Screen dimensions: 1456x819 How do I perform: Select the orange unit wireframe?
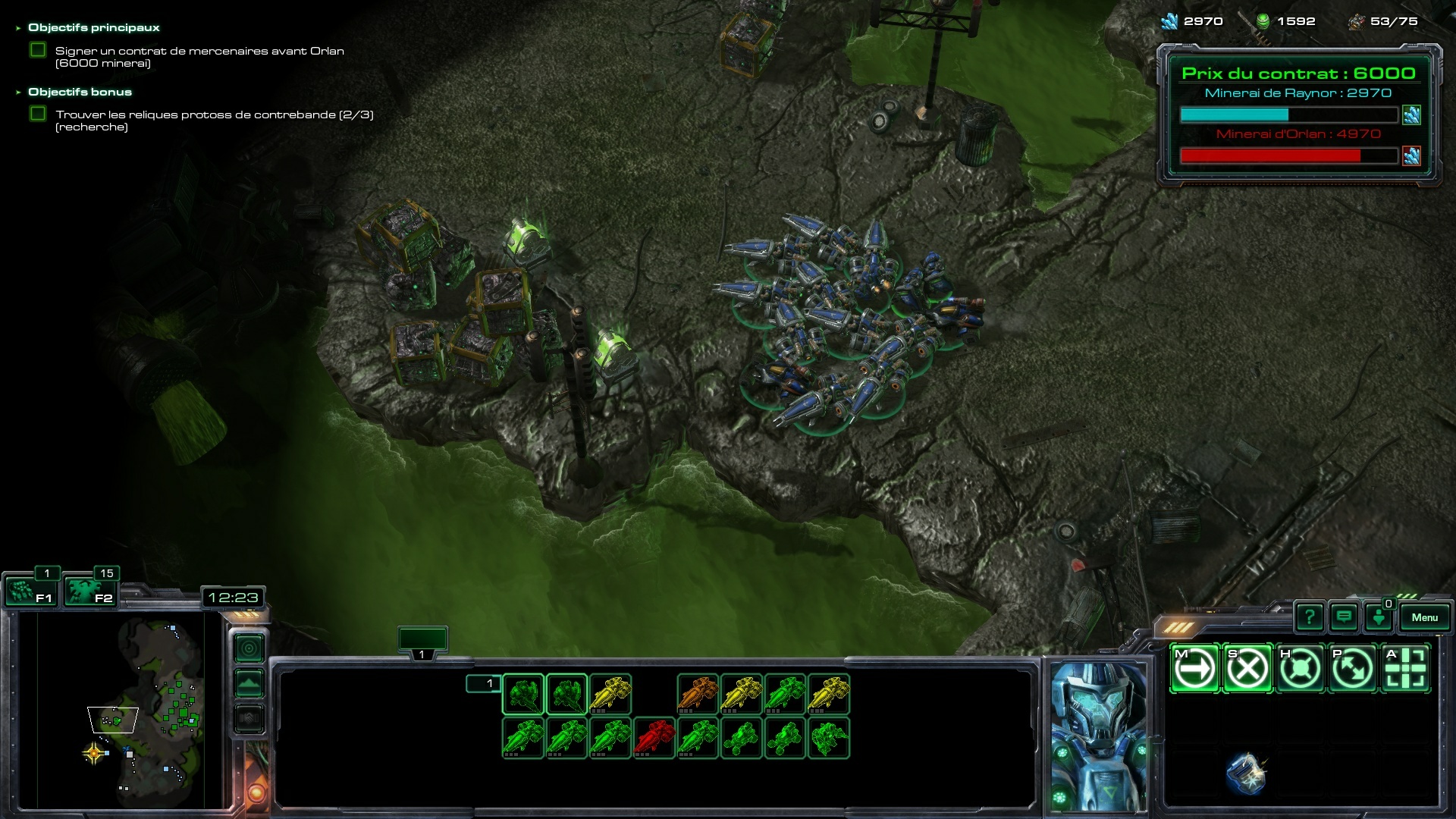click(x=698, y=695)
